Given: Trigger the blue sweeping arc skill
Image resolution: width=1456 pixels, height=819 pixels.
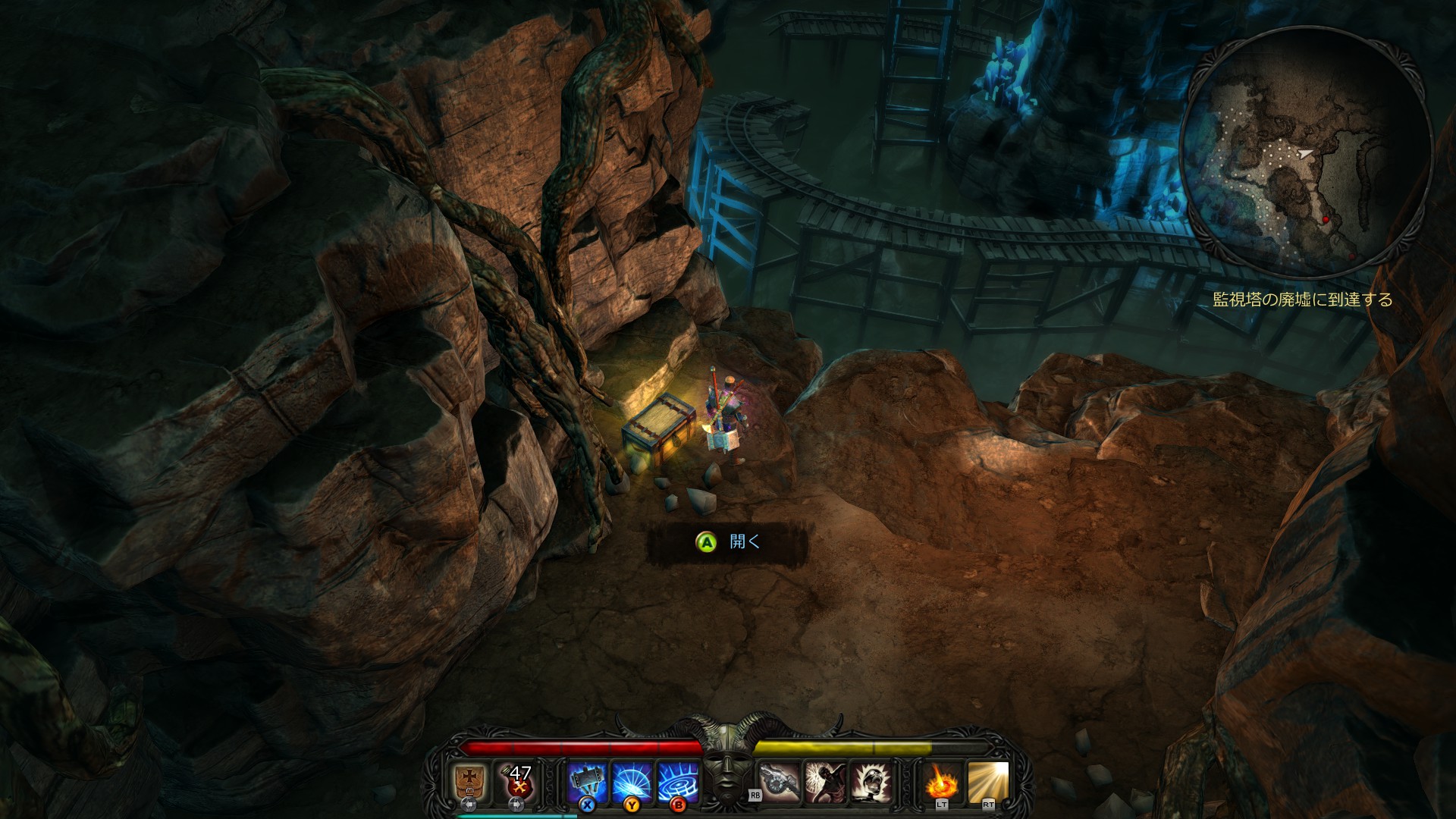Looking at the screenshot, I should click(632, 782).
